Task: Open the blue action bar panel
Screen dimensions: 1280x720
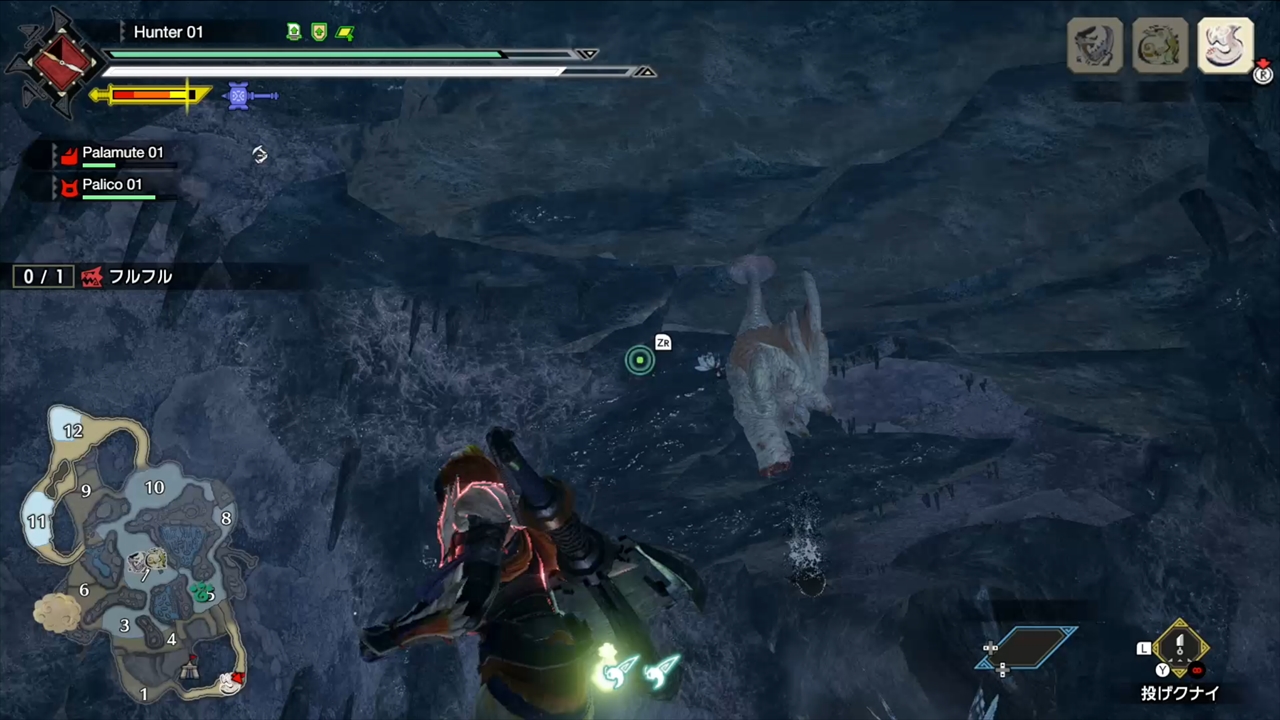Action: (1027, 648)
